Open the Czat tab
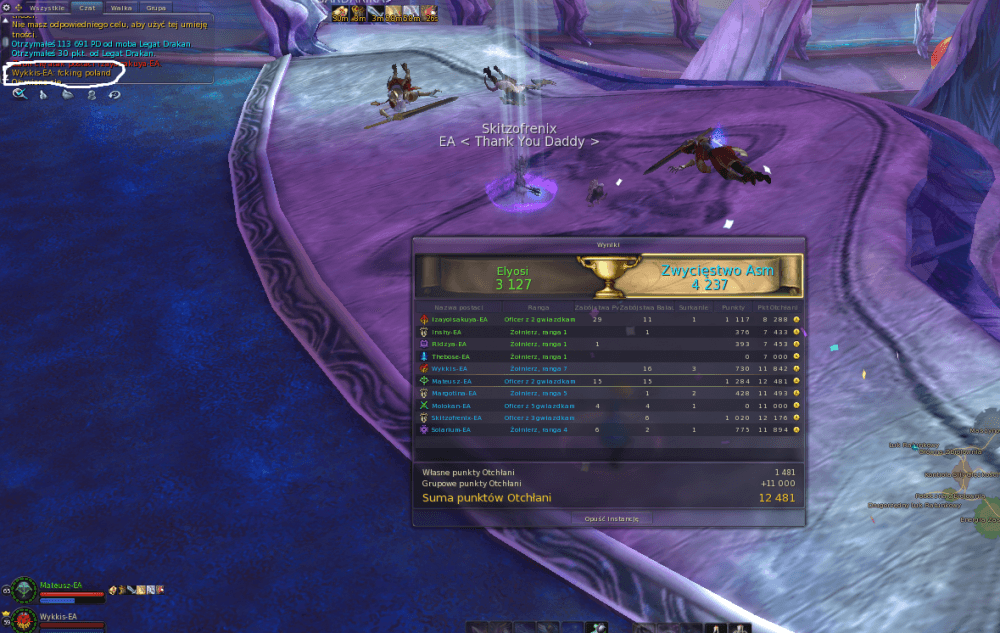 click(87, 7)
